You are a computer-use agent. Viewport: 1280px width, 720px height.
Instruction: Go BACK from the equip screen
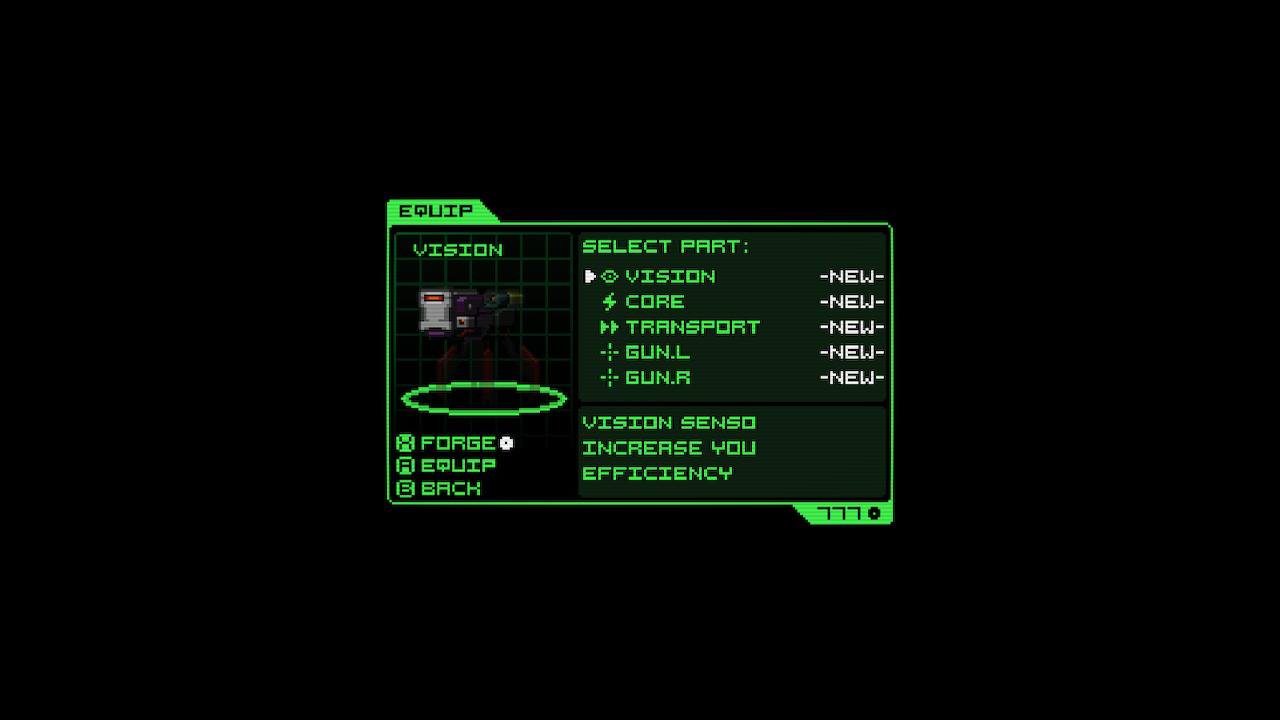pos(450,489)
